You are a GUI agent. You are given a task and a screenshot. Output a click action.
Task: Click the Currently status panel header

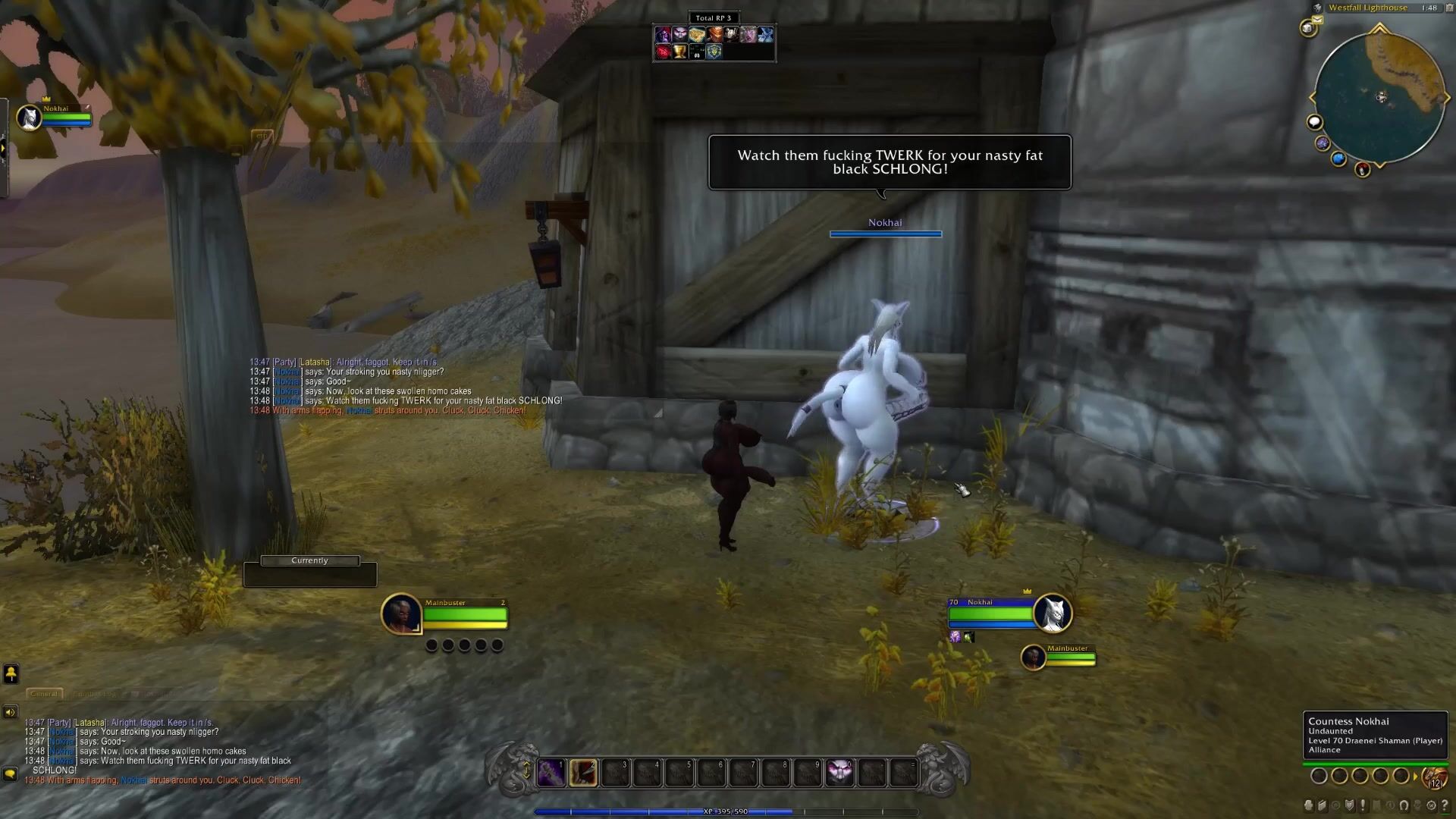[x=309, y=560]
